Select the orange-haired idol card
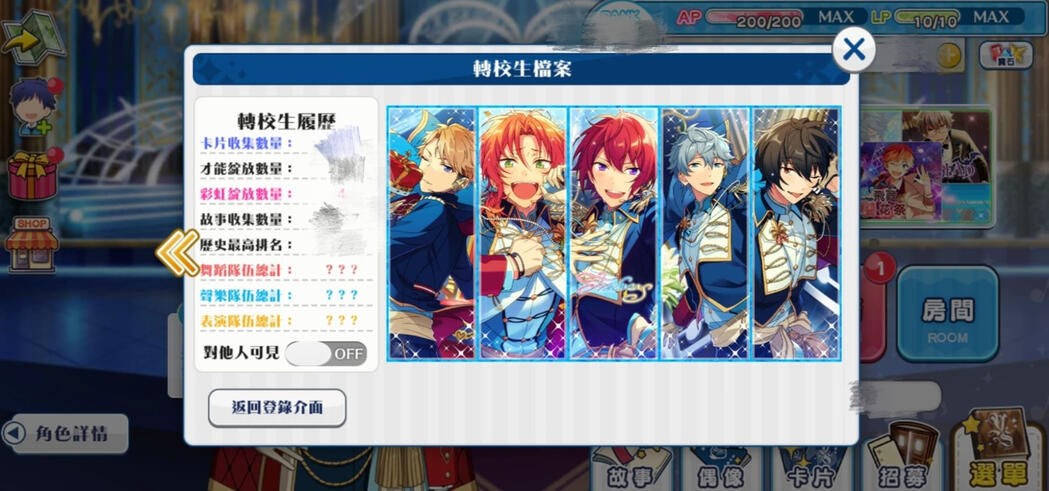The width and height of the screenshot is (1049, 491). (523, 233)
